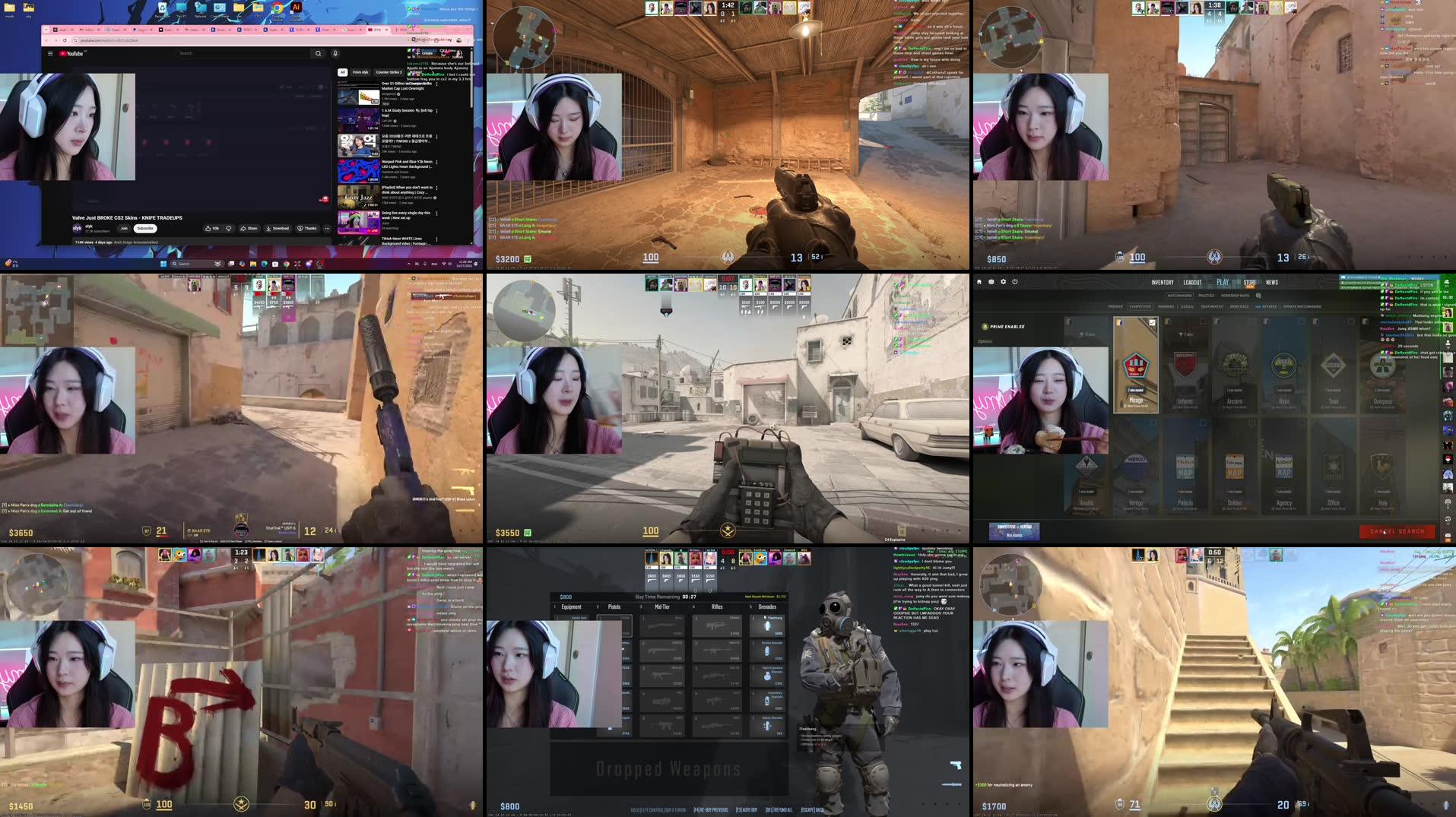Enable the Vertigo map checkbox

tap(1153, 423)
